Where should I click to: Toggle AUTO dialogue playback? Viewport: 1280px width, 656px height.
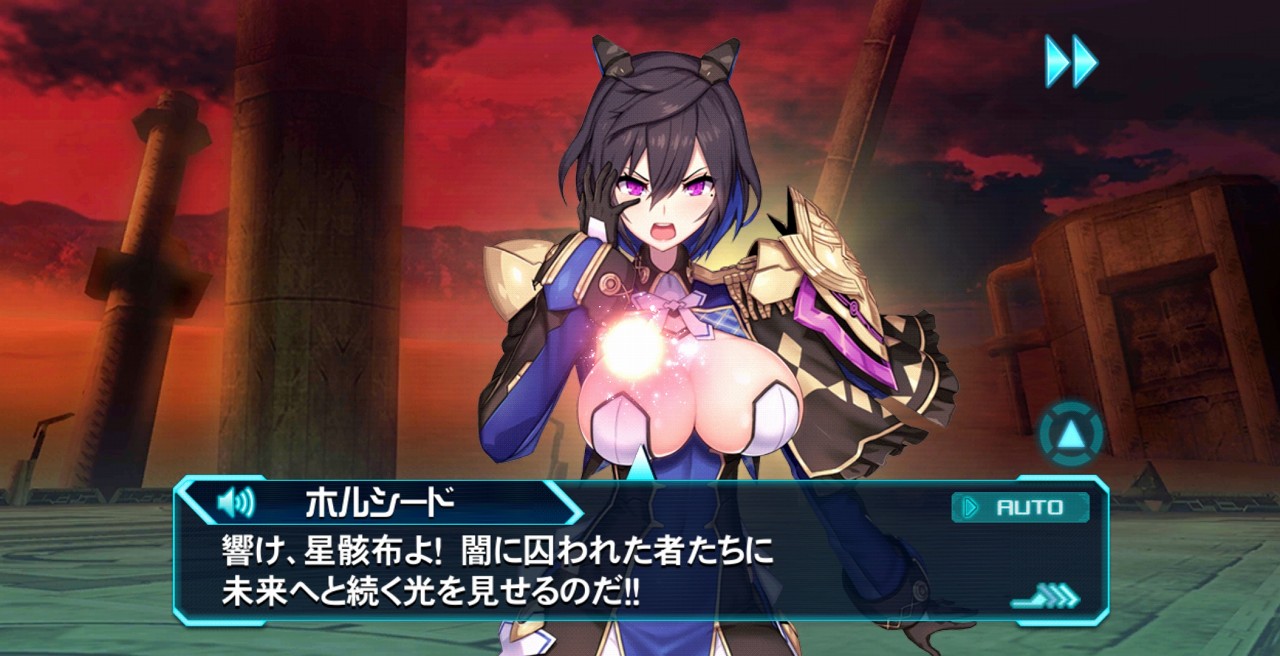click(1020, 507)
